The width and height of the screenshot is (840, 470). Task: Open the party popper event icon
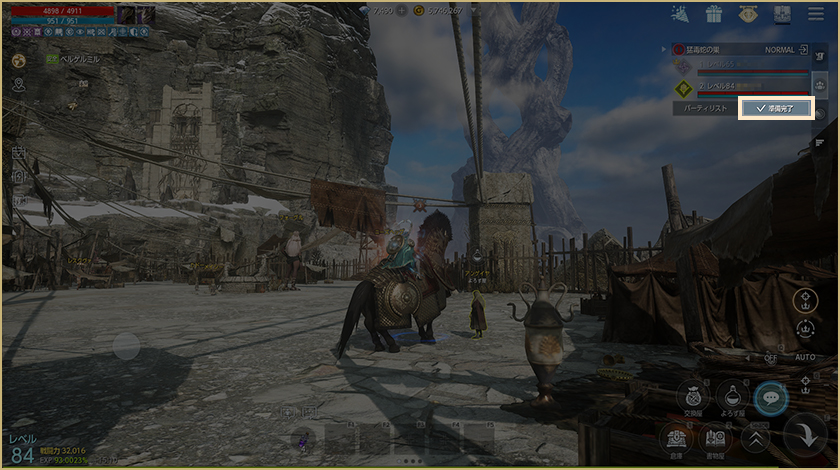(680, 14)
